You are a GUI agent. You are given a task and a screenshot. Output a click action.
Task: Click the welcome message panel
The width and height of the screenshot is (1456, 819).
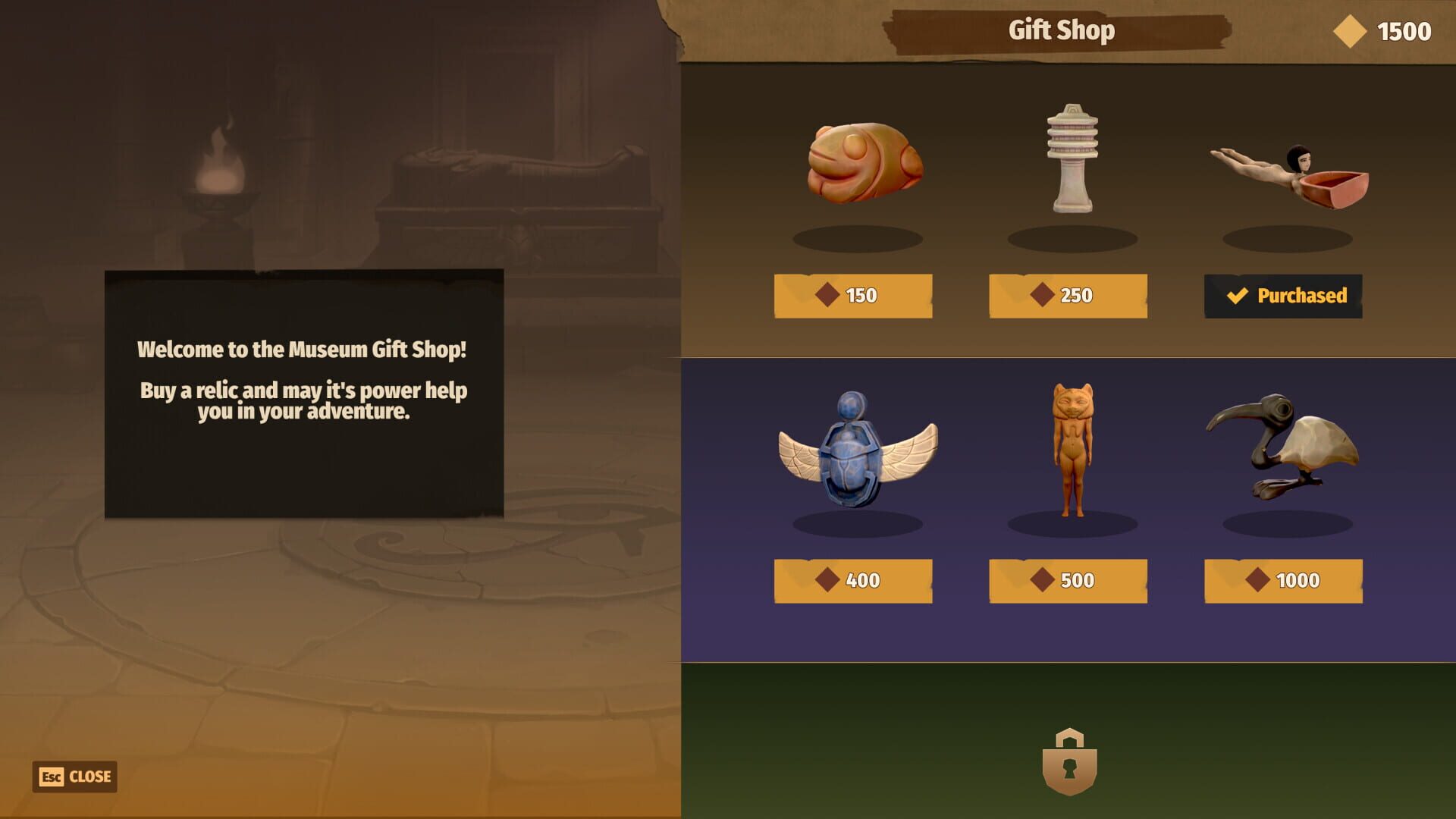303,391
